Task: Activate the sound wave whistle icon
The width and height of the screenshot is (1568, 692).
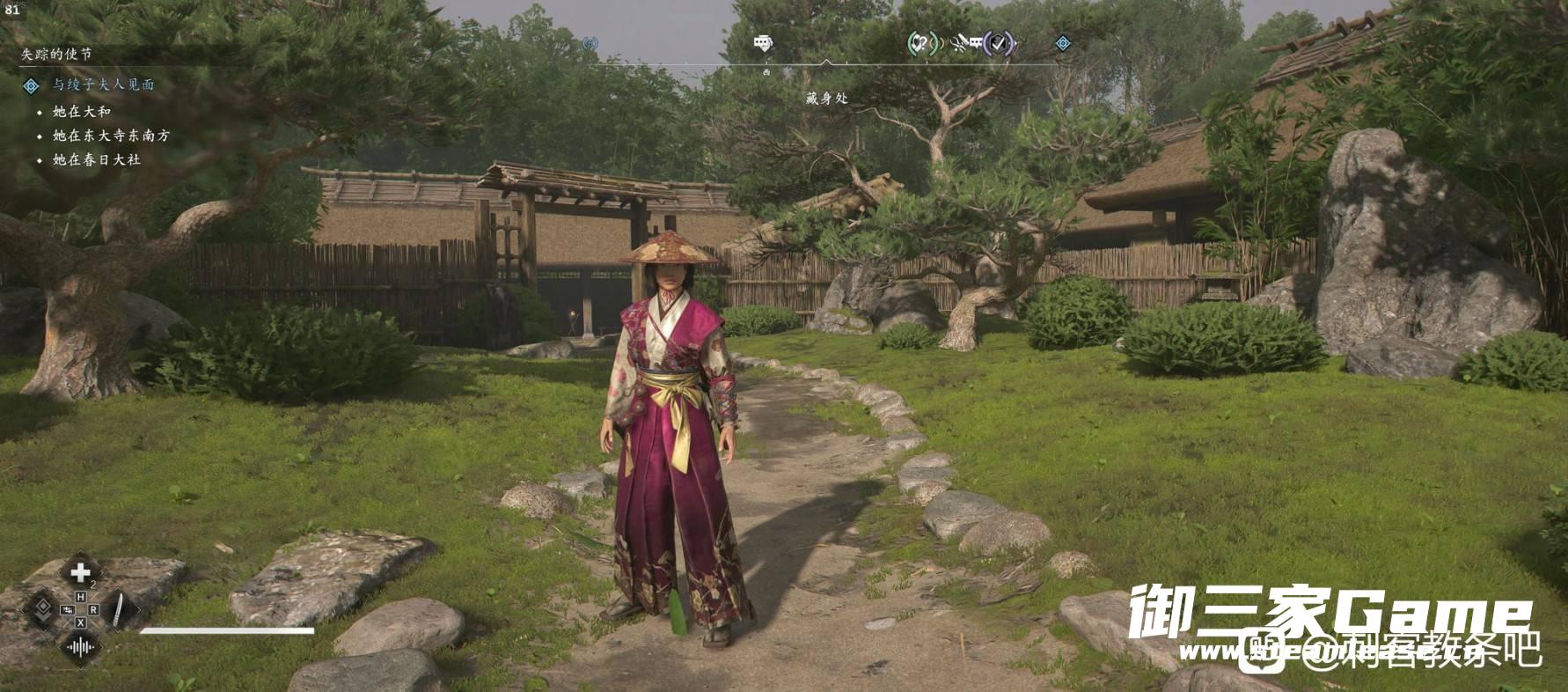Action: 80,648
